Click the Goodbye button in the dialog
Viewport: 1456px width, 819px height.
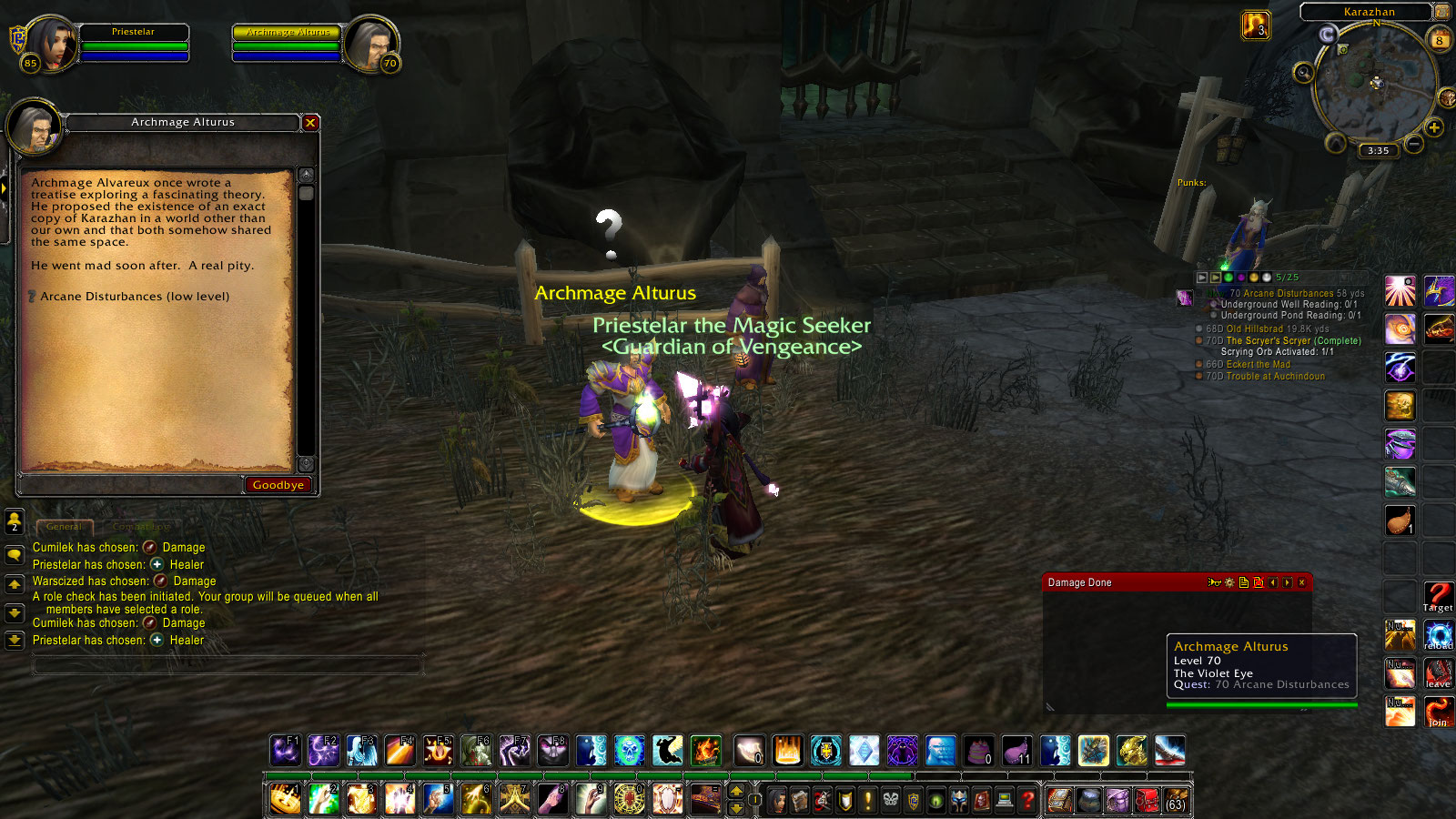278,484
